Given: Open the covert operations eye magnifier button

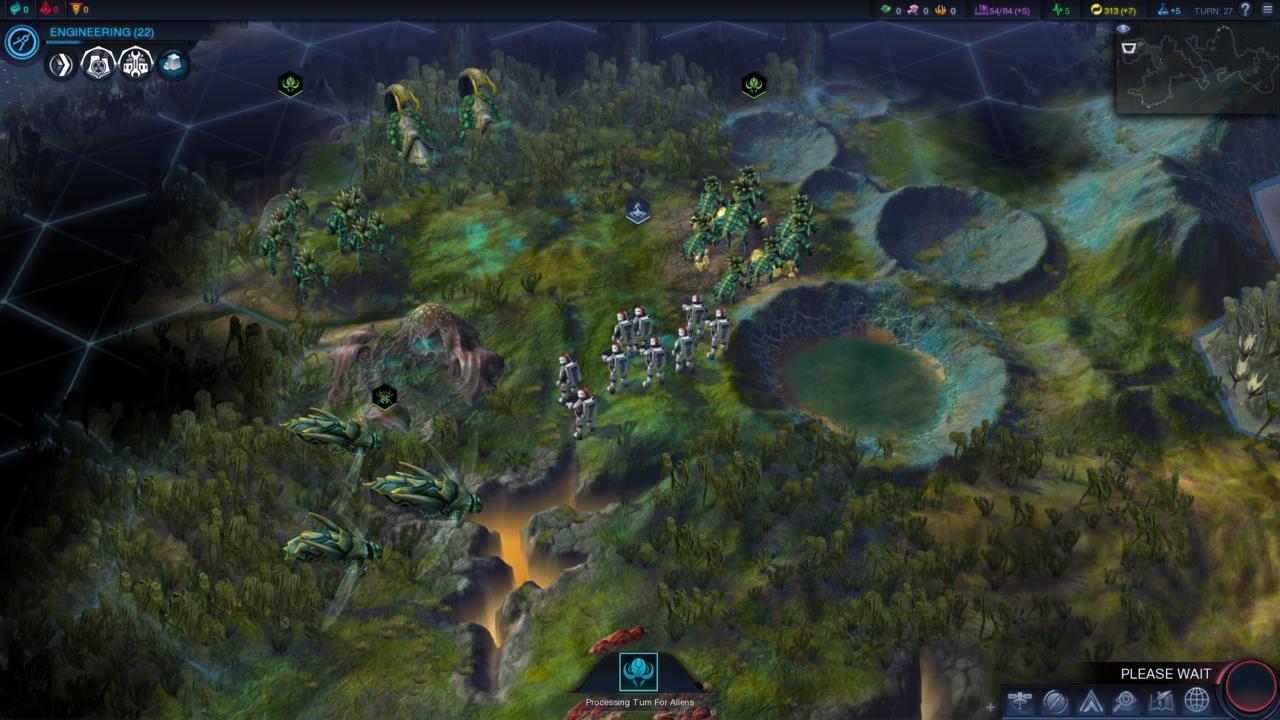Looking at the screenshot, I should [x=1125, y=701].
